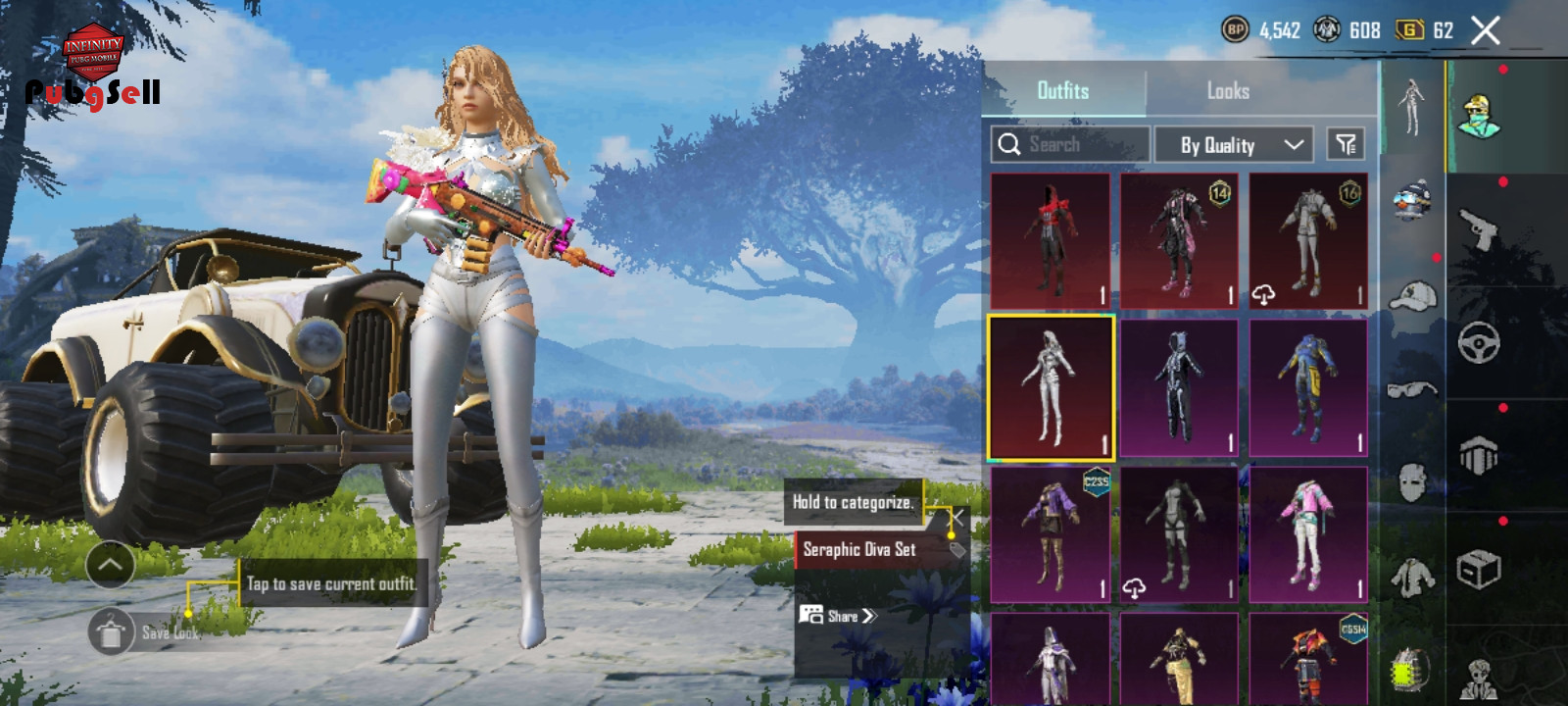Close the inventory screen

click(x=1485, y=30)
